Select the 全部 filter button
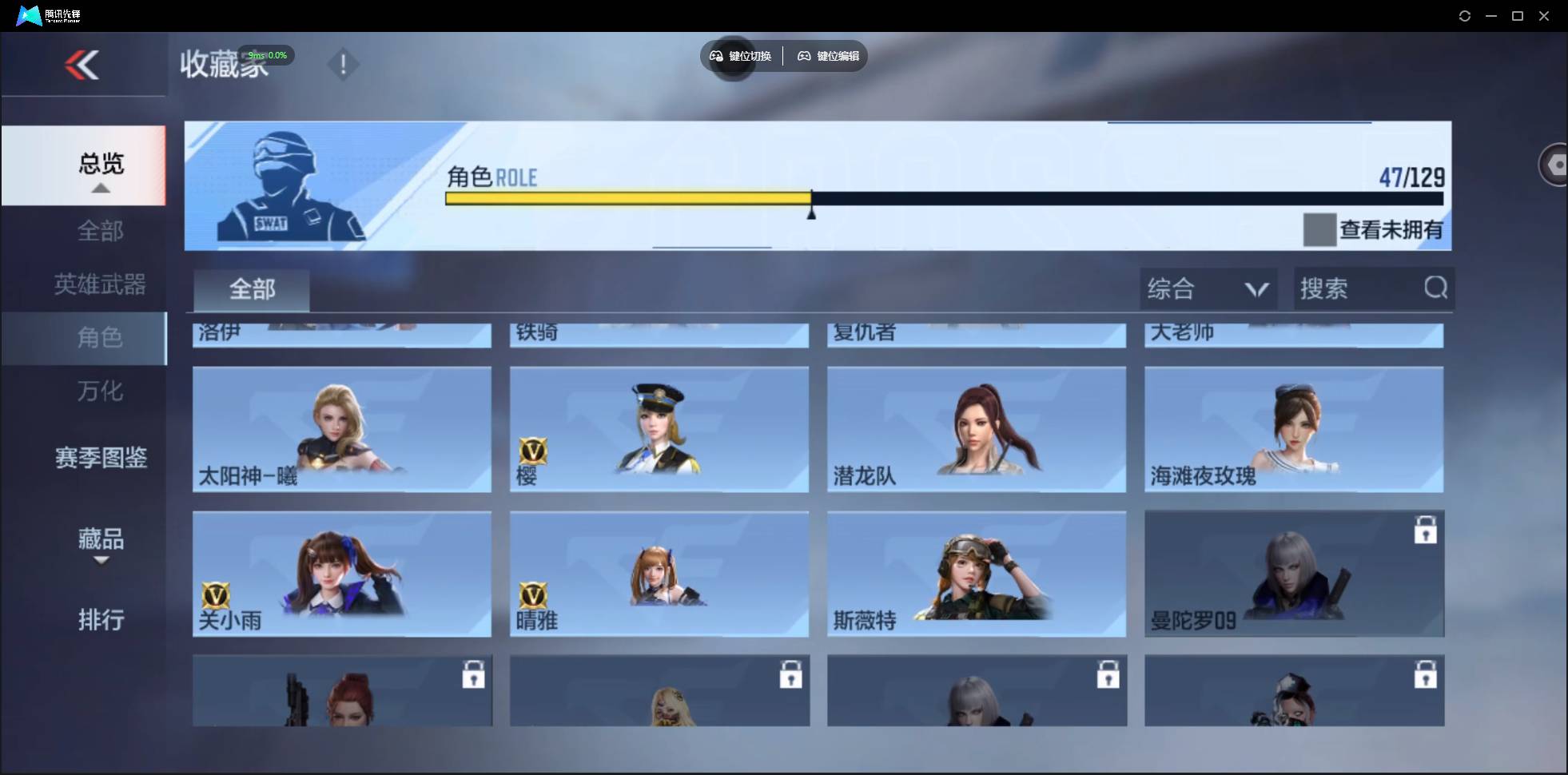This screenshot has height=775, width=1568. point(252,289)
